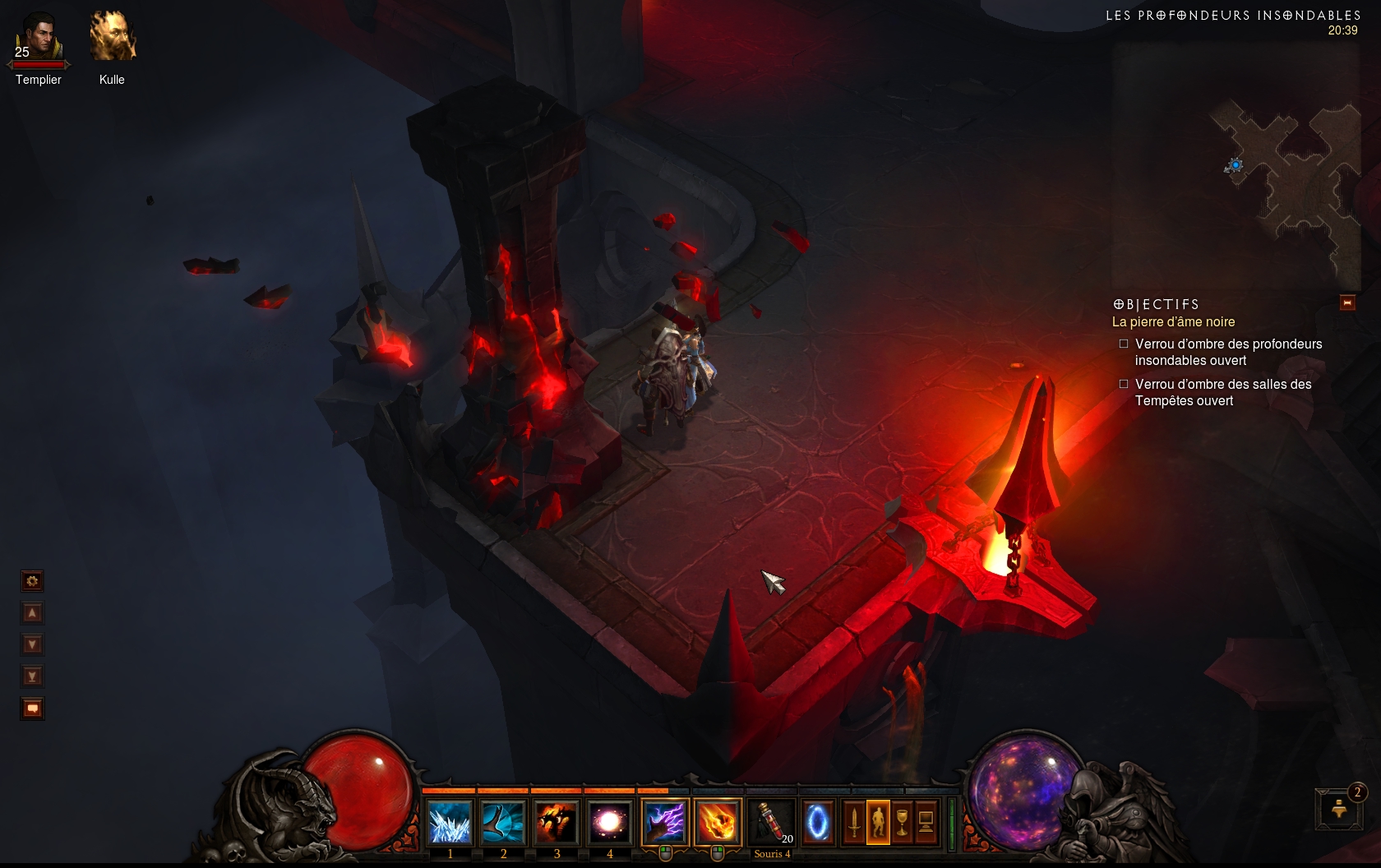The width and height of the screenshot is (1381, 868).
Task: Choose the flaming meteor skill
Action: point(718,823)
